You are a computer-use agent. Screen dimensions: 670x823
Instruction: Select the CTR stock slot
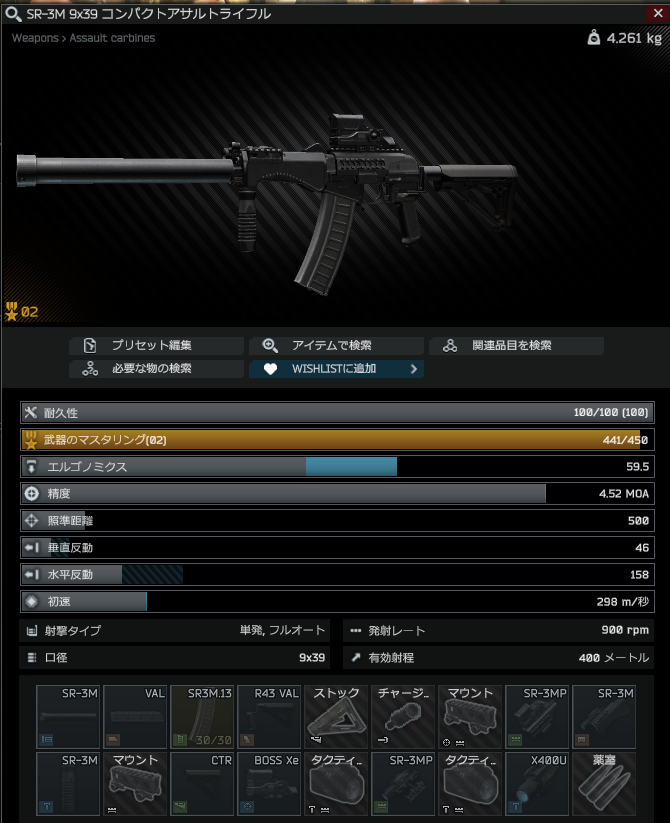[x=202, y=784]
